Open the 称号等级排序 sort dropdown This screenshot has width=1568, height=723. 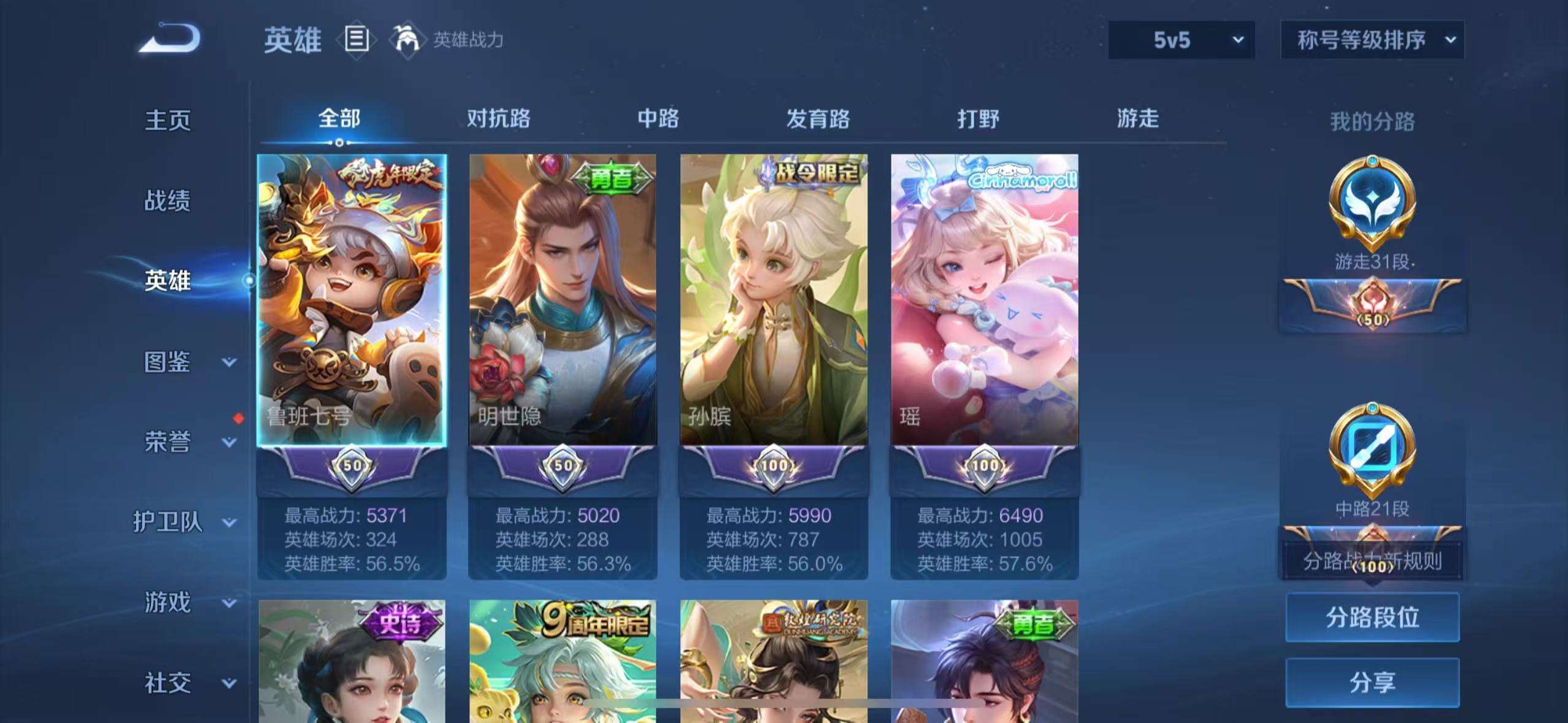point(1372,40)
